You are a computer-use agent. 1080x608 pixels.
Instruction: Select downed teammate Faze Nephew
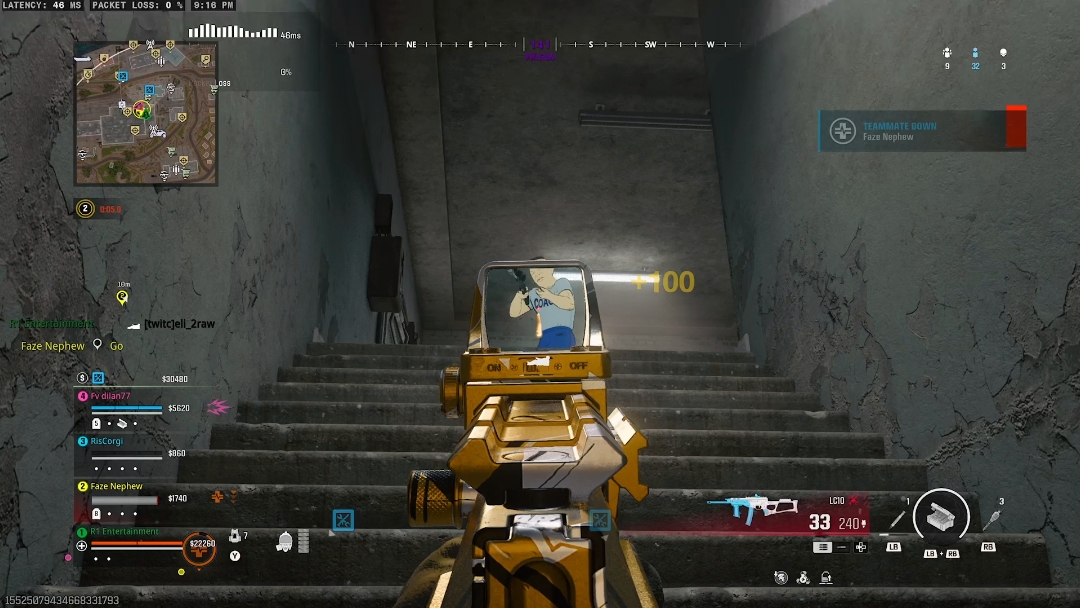coord(116,487)
